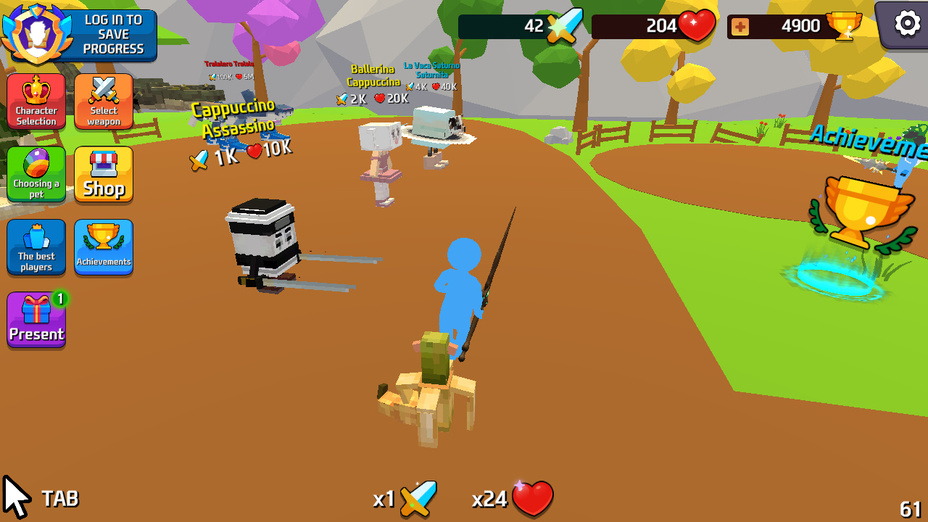Claim the Present gift box
928x522 pixels.
click(x=36, y=320)
